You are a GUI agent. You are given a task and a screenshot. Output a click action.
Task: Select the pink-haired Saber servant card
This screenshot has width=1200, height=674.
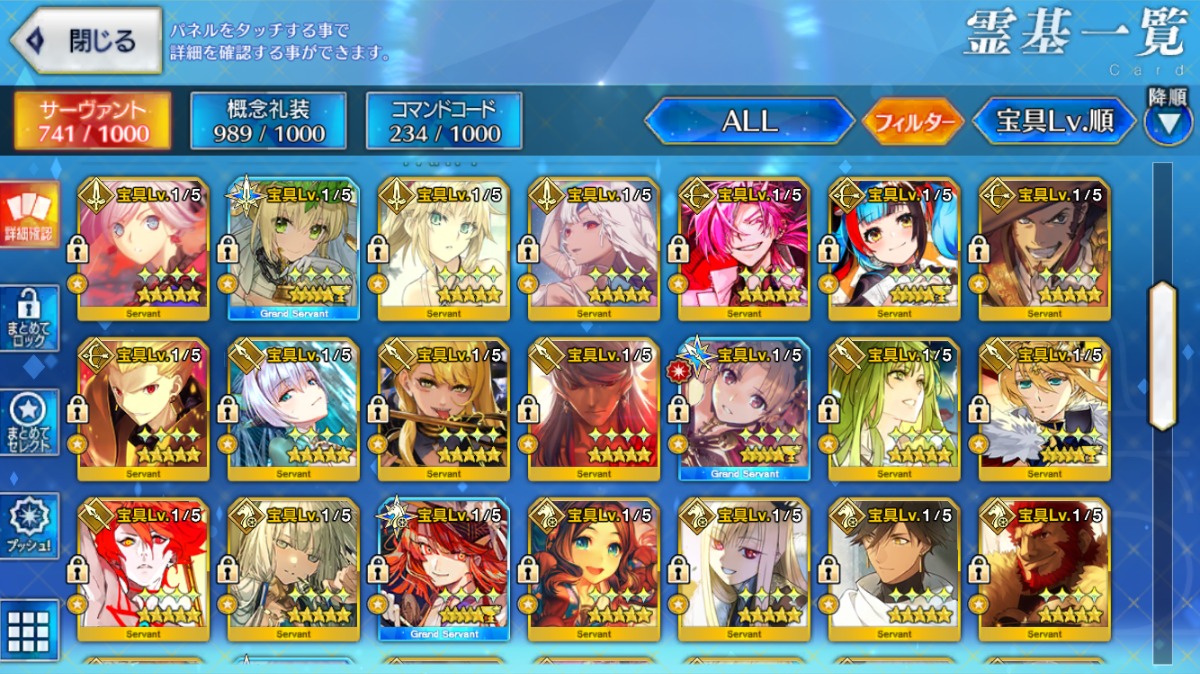pyautogui.click(x=143, y=248)
